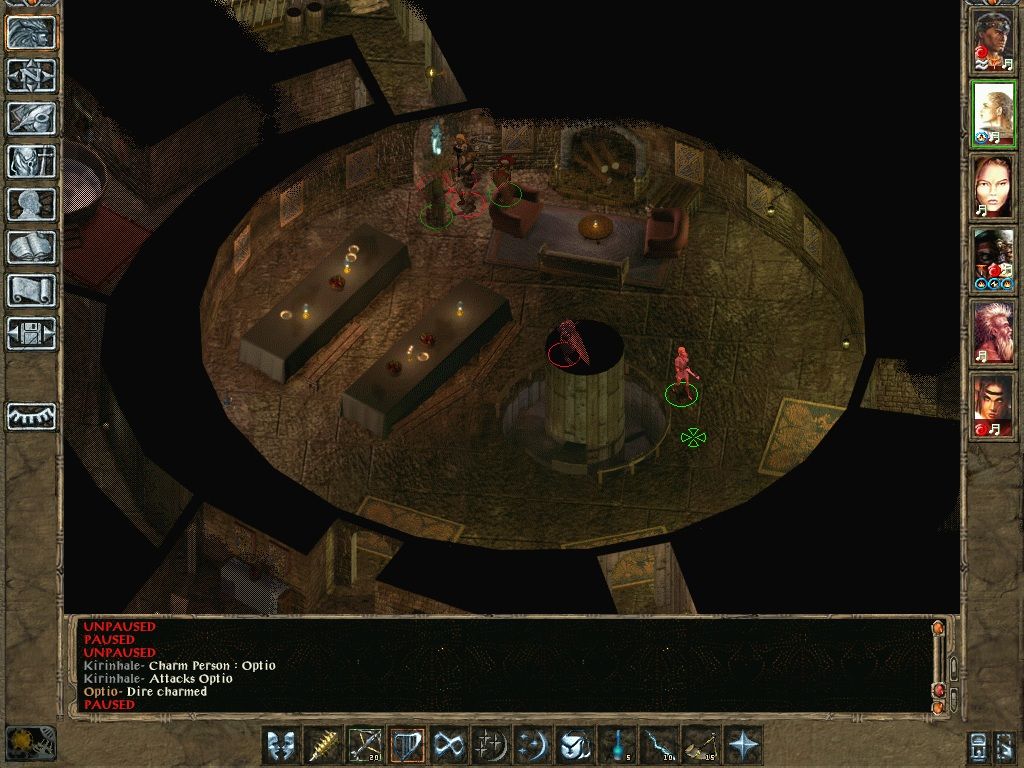Open the area map with the compass button
This screenshot has height=768, width=1024.
coord(32,75)
